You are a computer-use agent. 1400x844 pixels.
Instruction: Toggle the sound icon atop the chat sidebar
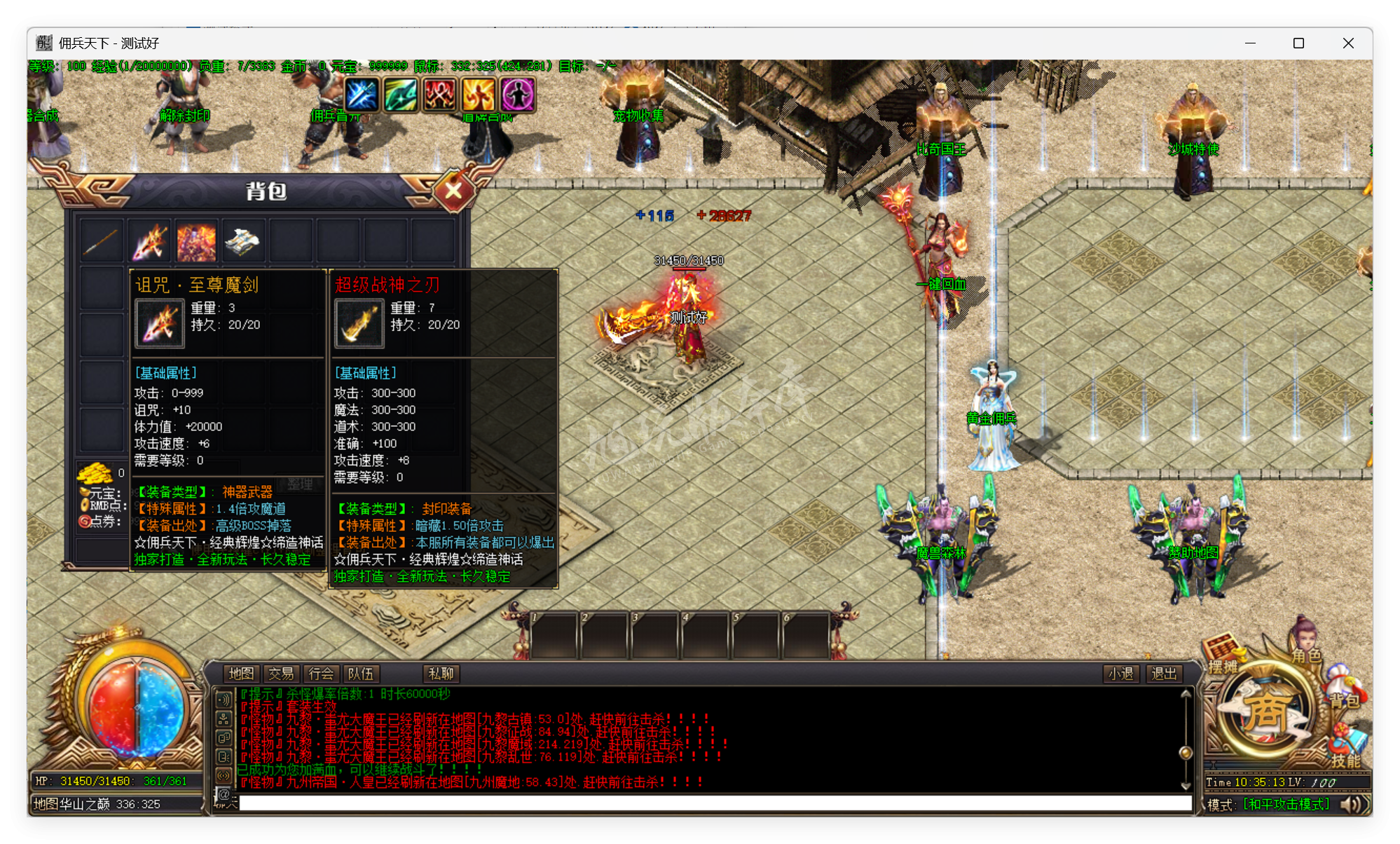point(223,699)
